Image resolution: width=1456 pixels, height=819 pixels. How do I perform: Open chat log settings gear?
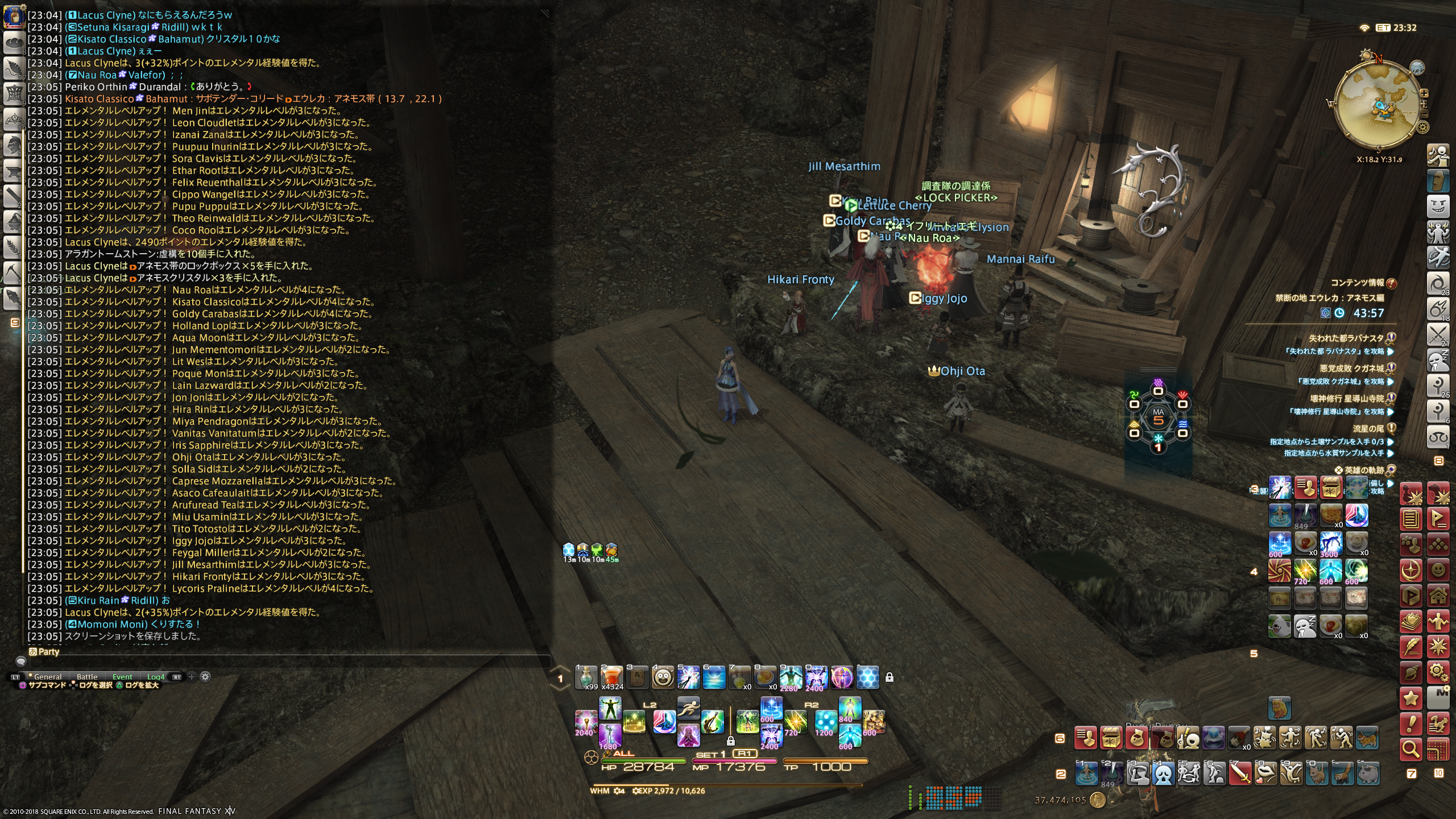point(205,677)
